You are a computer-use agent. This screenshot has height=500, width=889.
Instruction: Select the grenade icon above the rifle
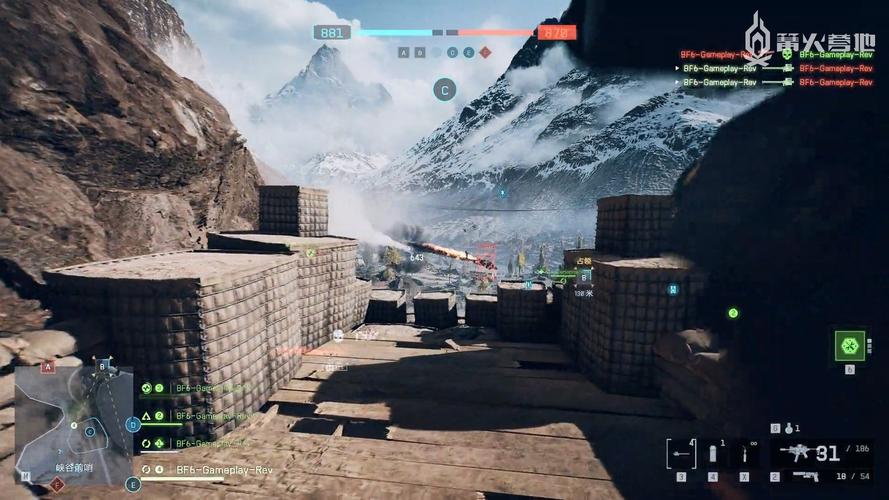pos(788,429)
